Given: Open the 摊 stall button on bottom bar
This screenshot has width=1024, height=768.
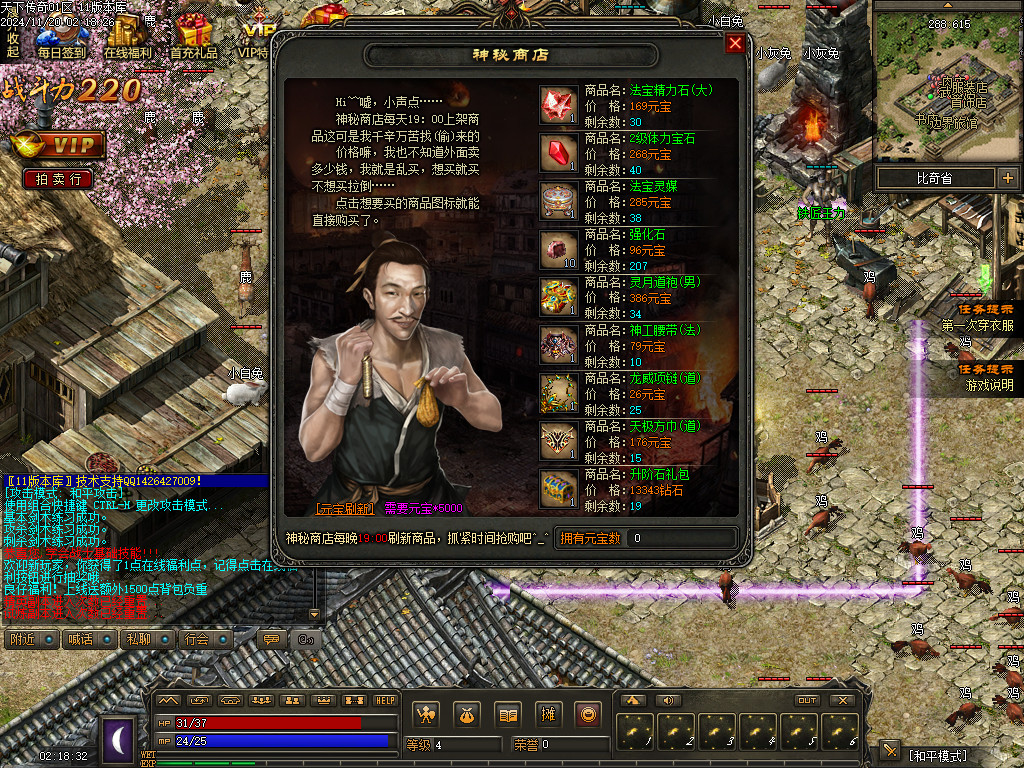Looking at the screenshot, I should pyautogui.click(x=547, y=714).
